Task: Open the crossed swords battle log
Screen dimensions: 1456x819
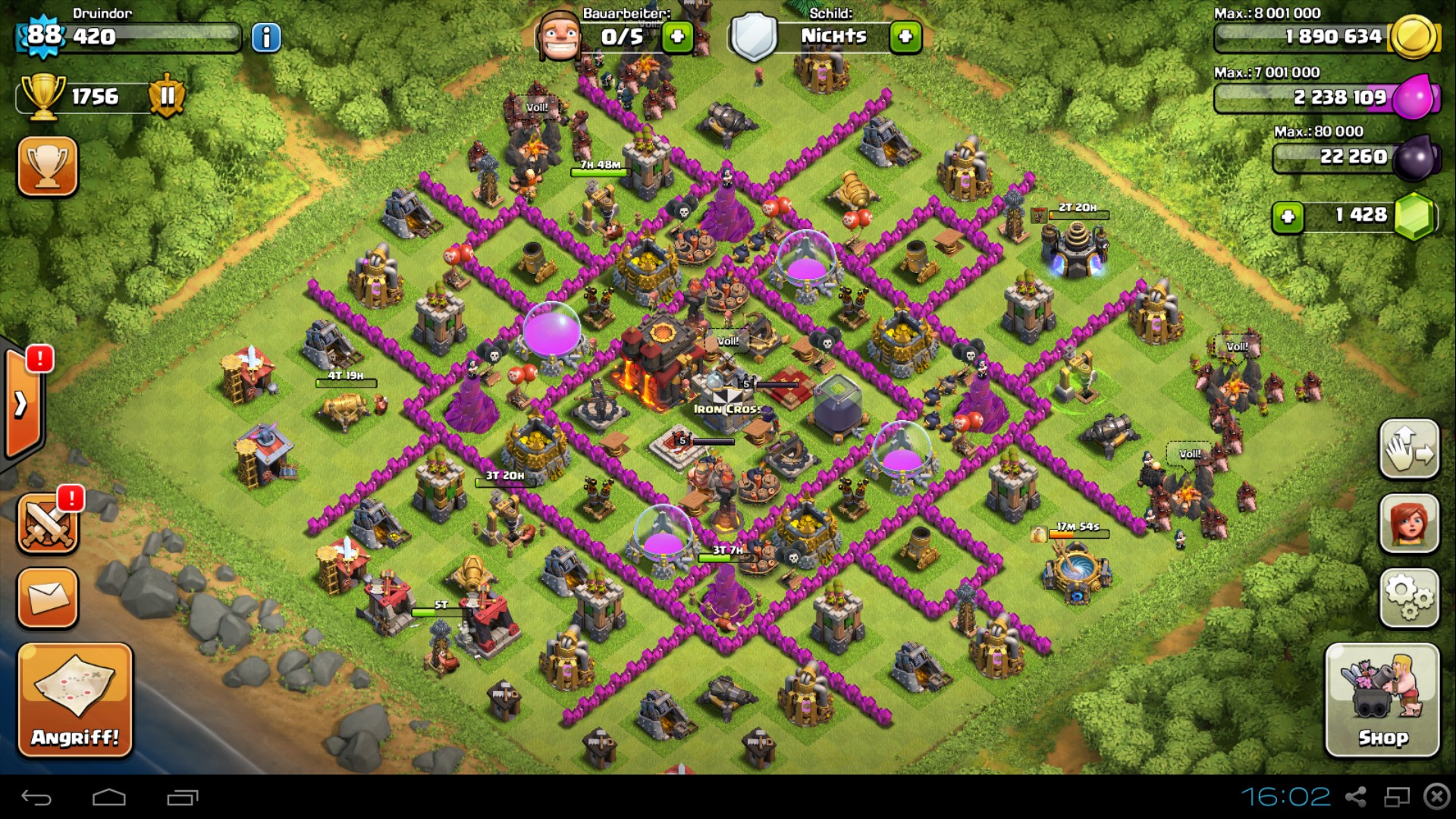Action: click(47, 523)
